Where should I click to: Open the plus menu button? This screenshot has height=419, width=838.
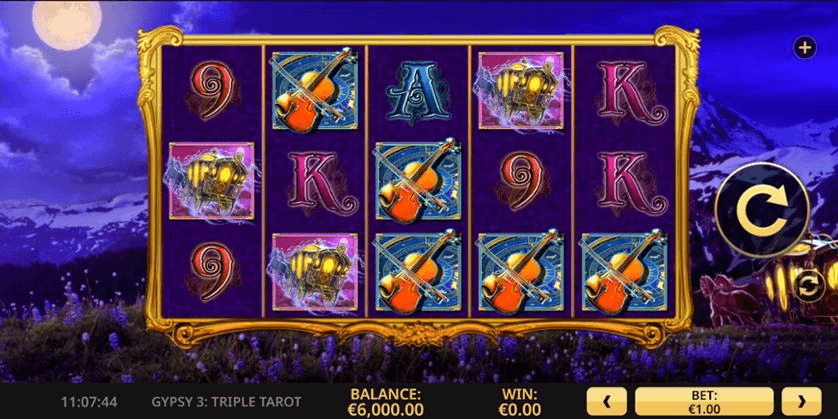(803, 47)
